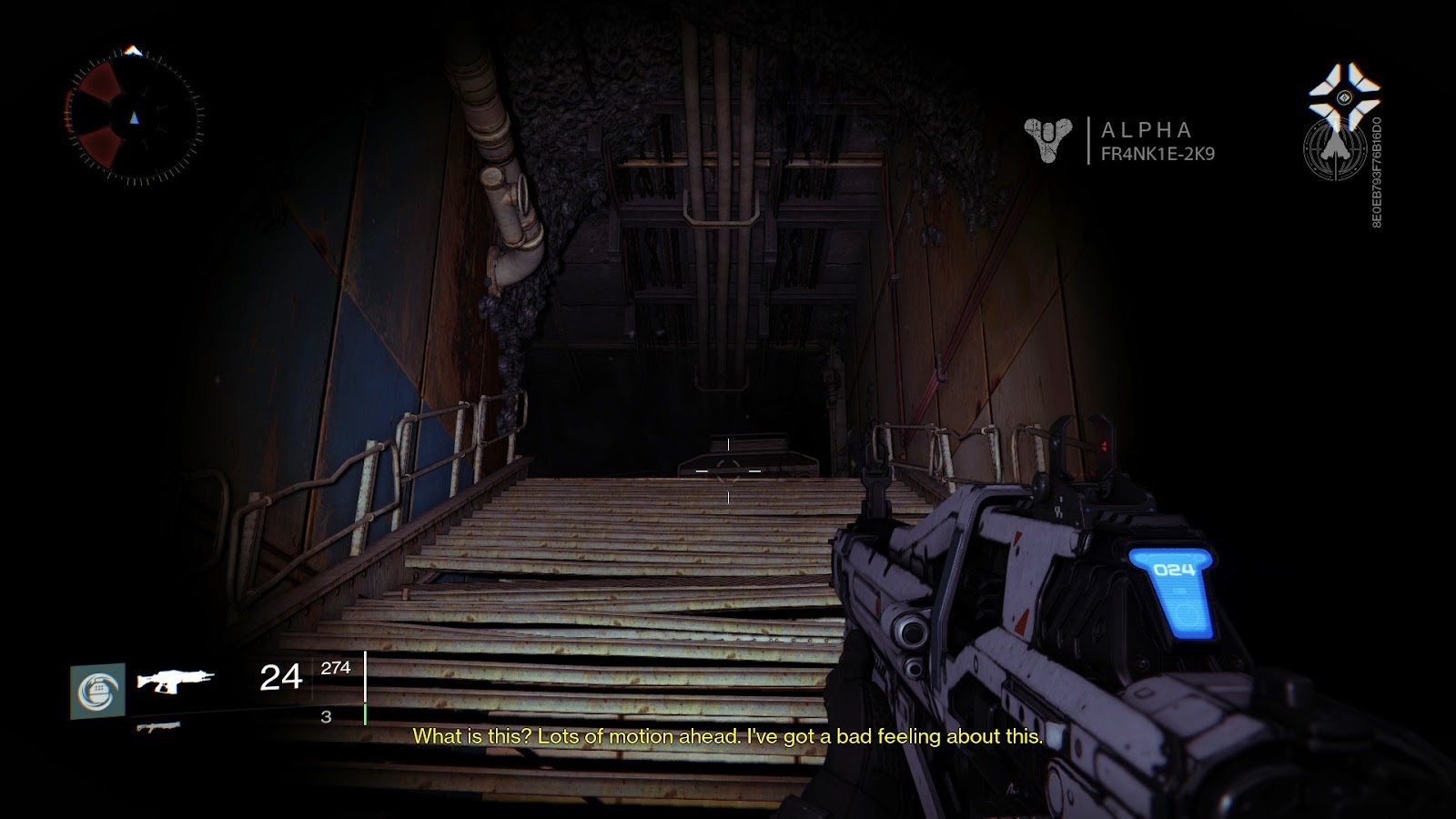Viewport: 1456px width, 819px height.
Task: Click the crosshair reticle at screen center
Action: [728, 470]
